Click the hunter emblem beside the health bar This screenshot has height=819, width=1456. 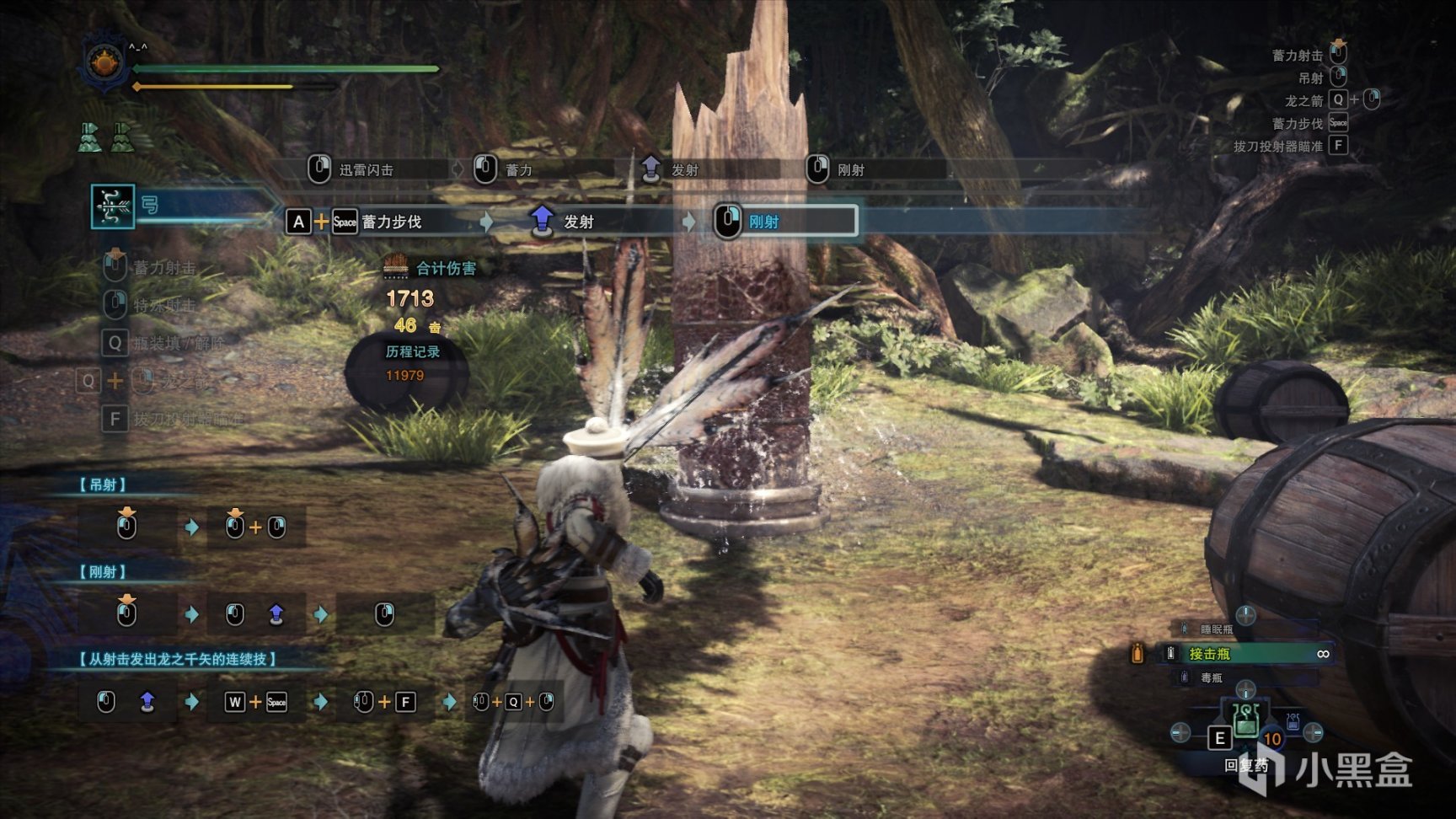(x=104, y=63)
